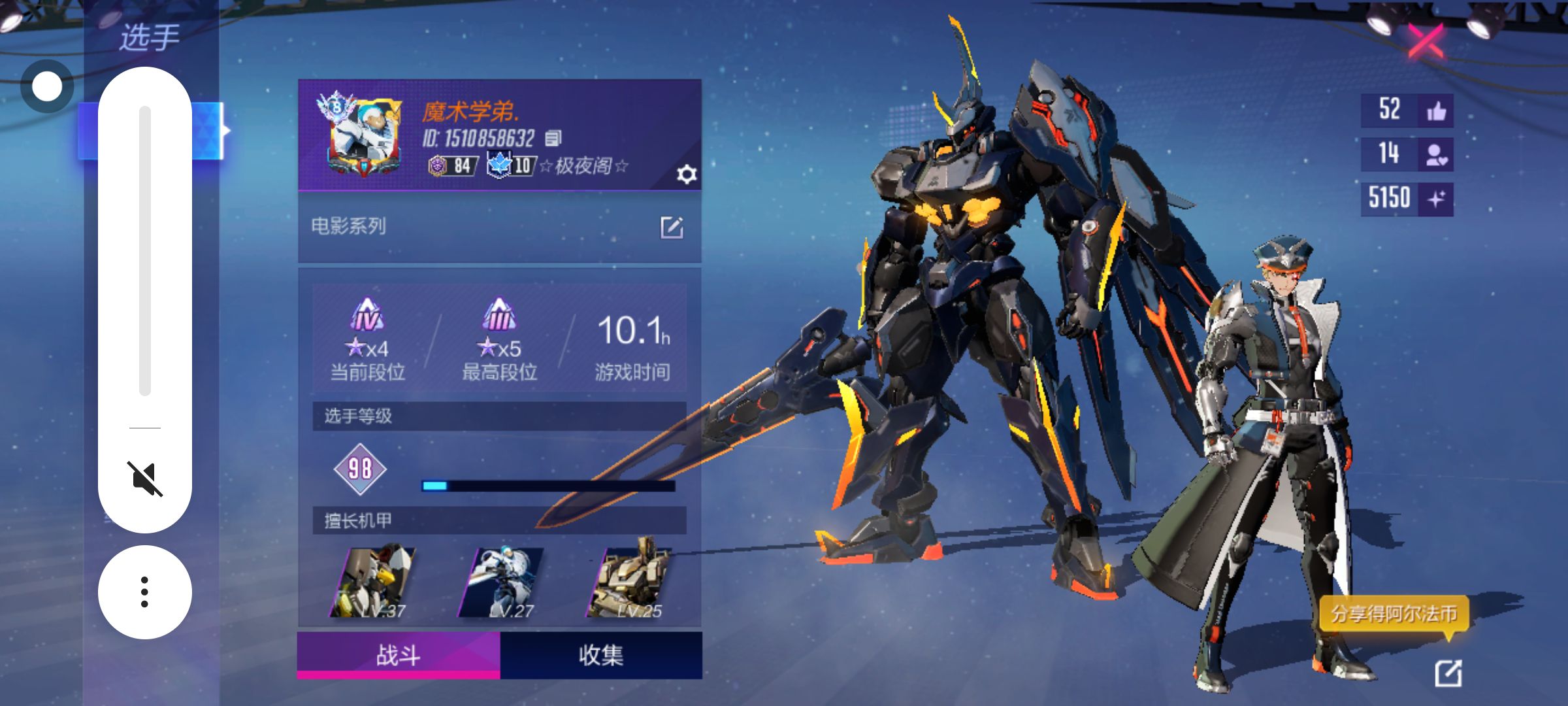Screen dimensions: 1568x706
Task: View the current rank IV badge
Action: pos(367,316)
